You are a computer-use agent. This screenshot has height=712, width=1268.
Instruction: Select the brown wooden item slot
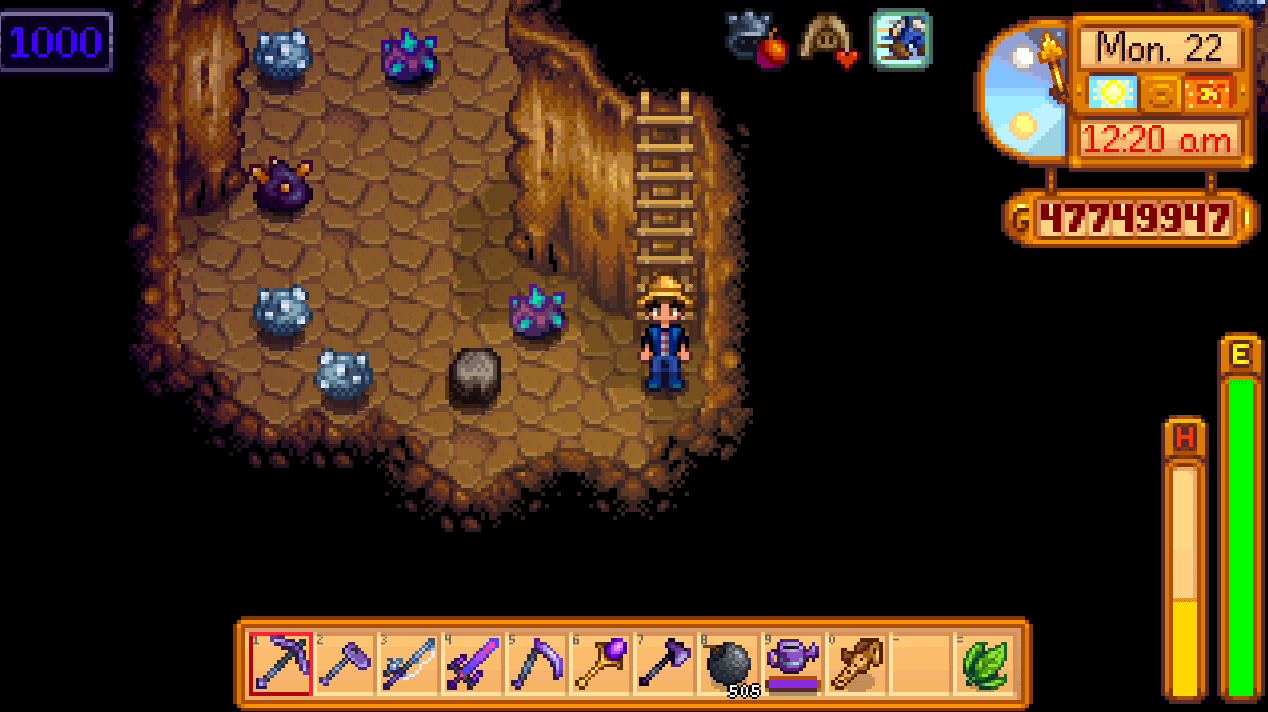pyautogui.click(x=857, y=663)
